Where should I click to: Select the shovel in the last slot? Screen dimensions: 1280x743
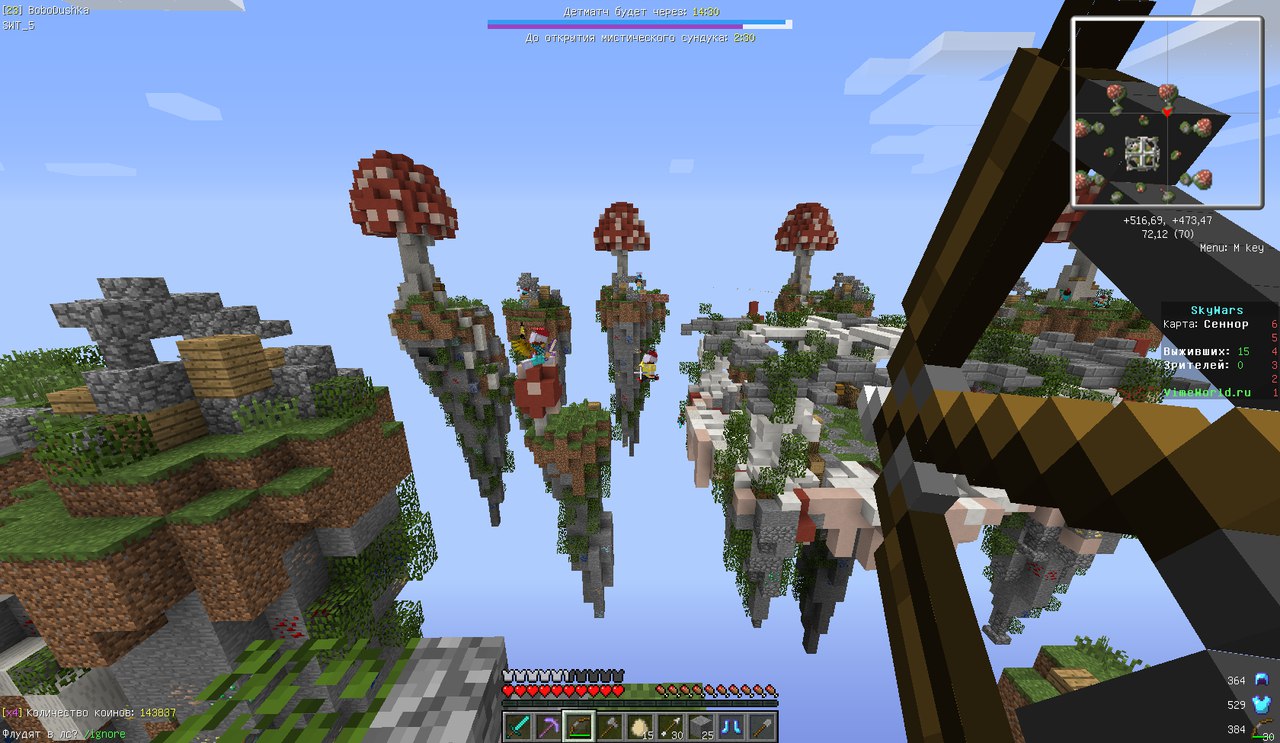click(762, 725)
